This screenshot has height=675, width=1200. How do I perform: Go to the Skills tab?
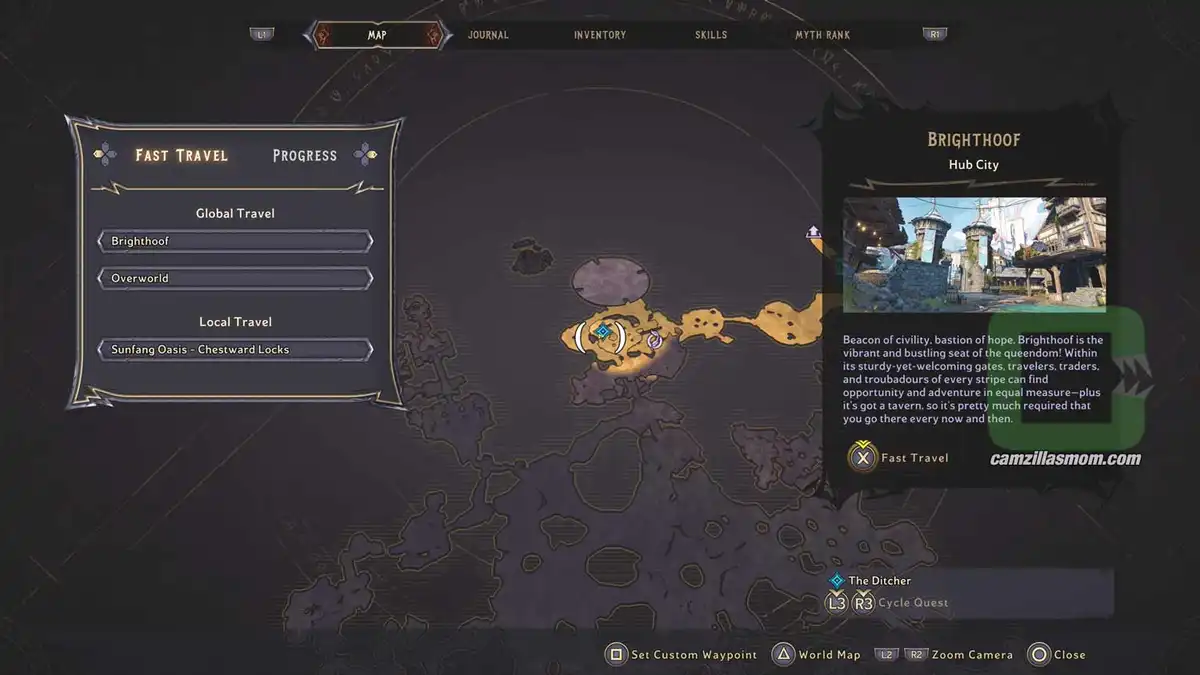(x=712, y=35)
